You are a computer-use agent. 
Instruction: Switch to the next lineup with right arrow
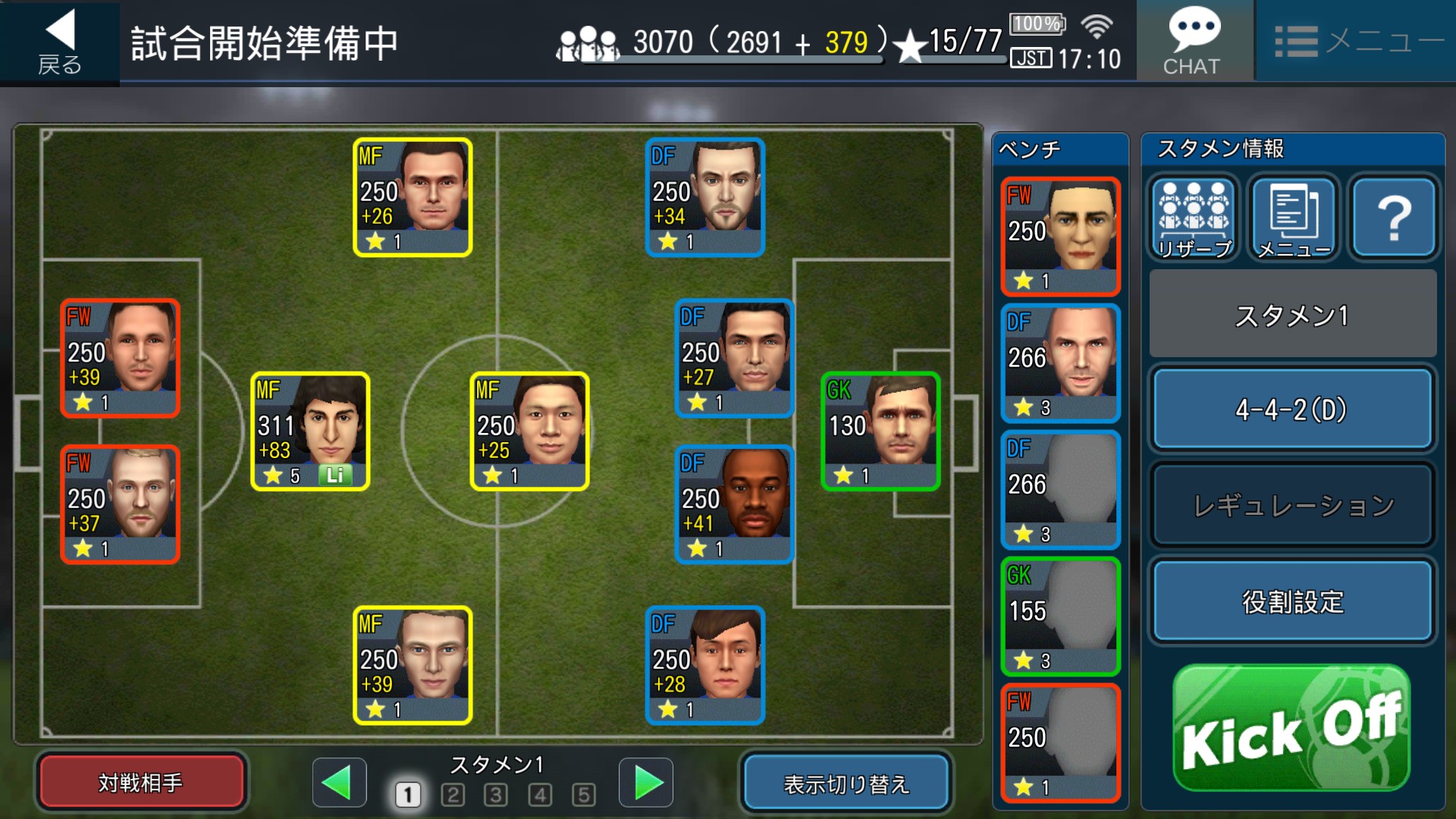click(646, 783)
